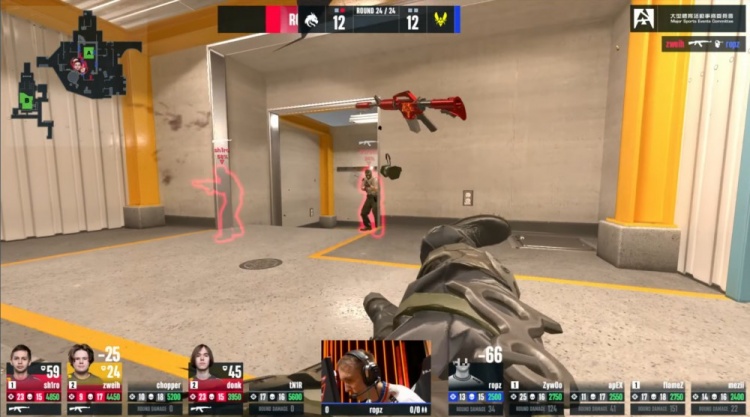Click the Vitality logo in scoreboard
Screen dimensions: 750x417
tap(441, 18)
